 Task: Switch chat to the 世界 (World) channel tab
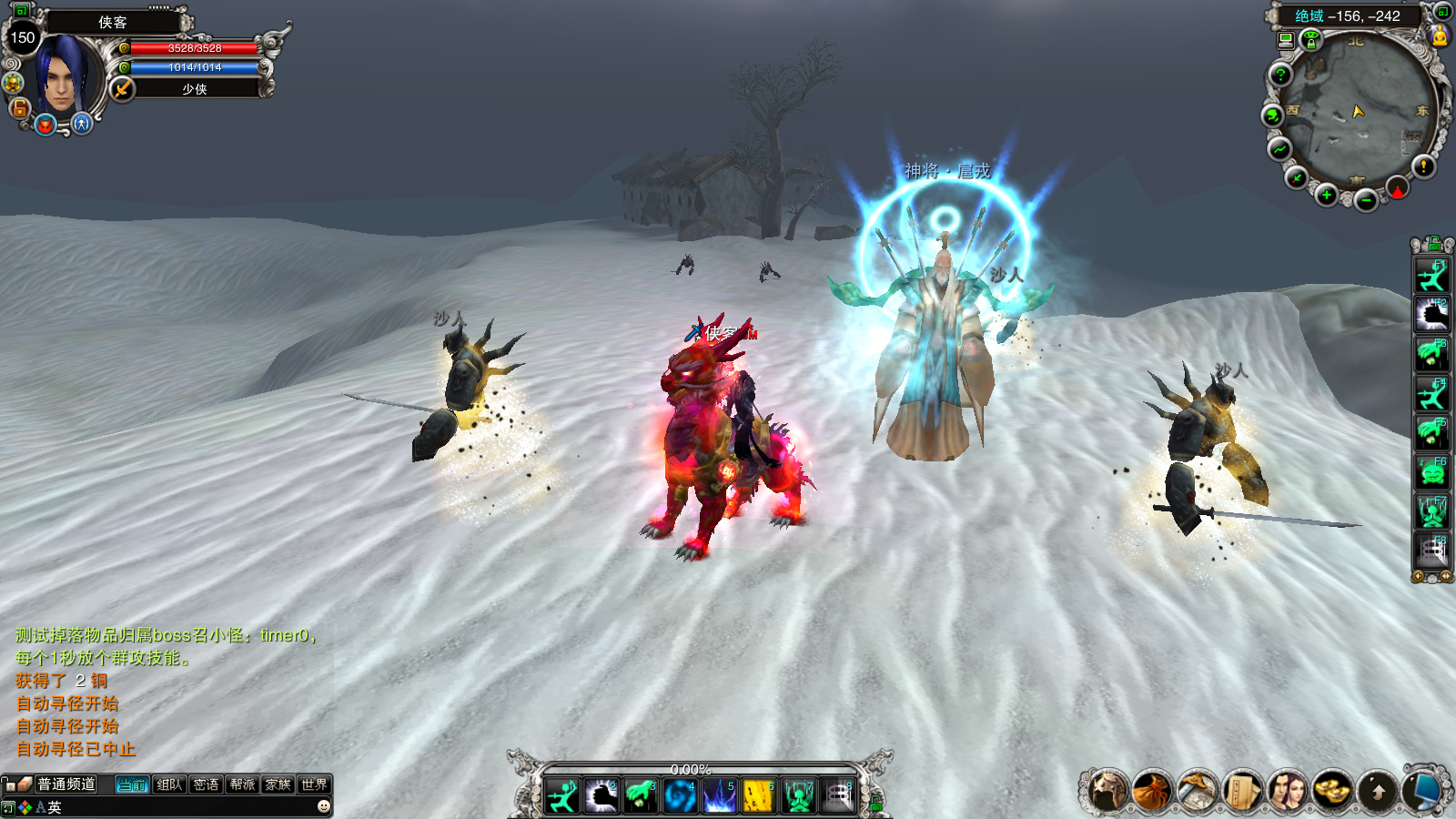point(314,784)
